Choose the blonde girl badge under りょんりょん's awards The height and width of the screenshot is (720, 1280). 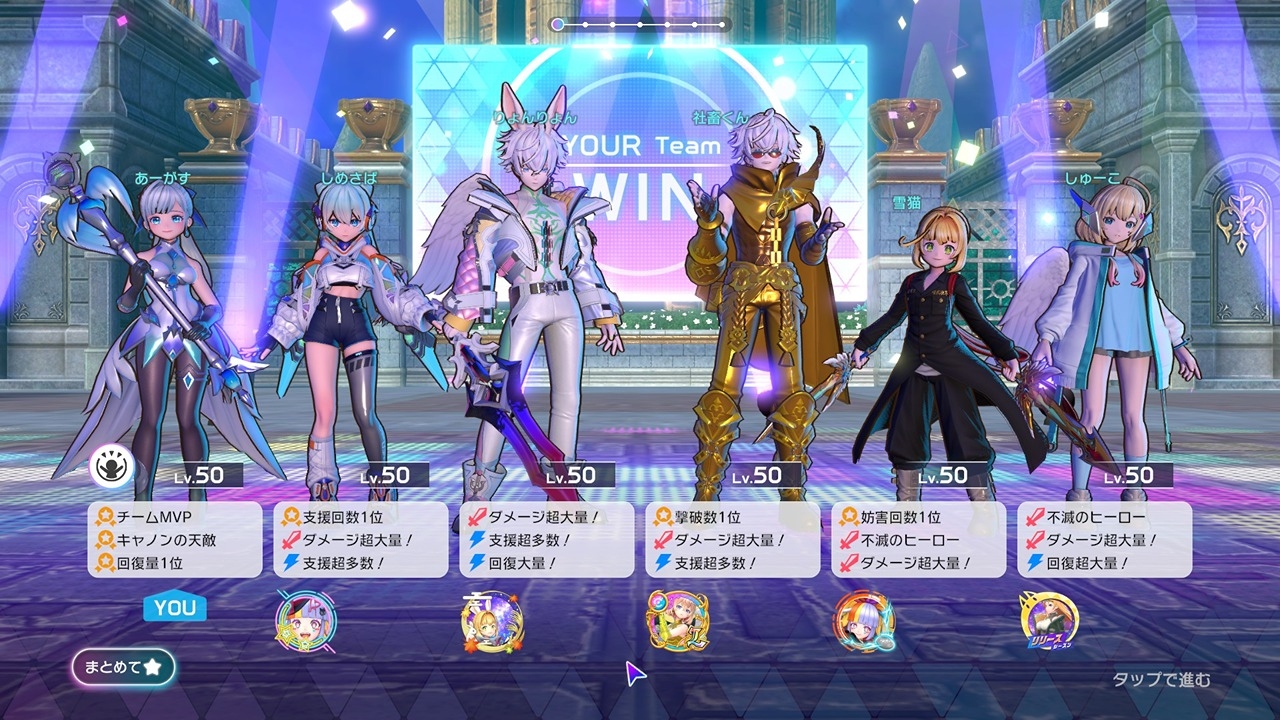tap(492, 621)
